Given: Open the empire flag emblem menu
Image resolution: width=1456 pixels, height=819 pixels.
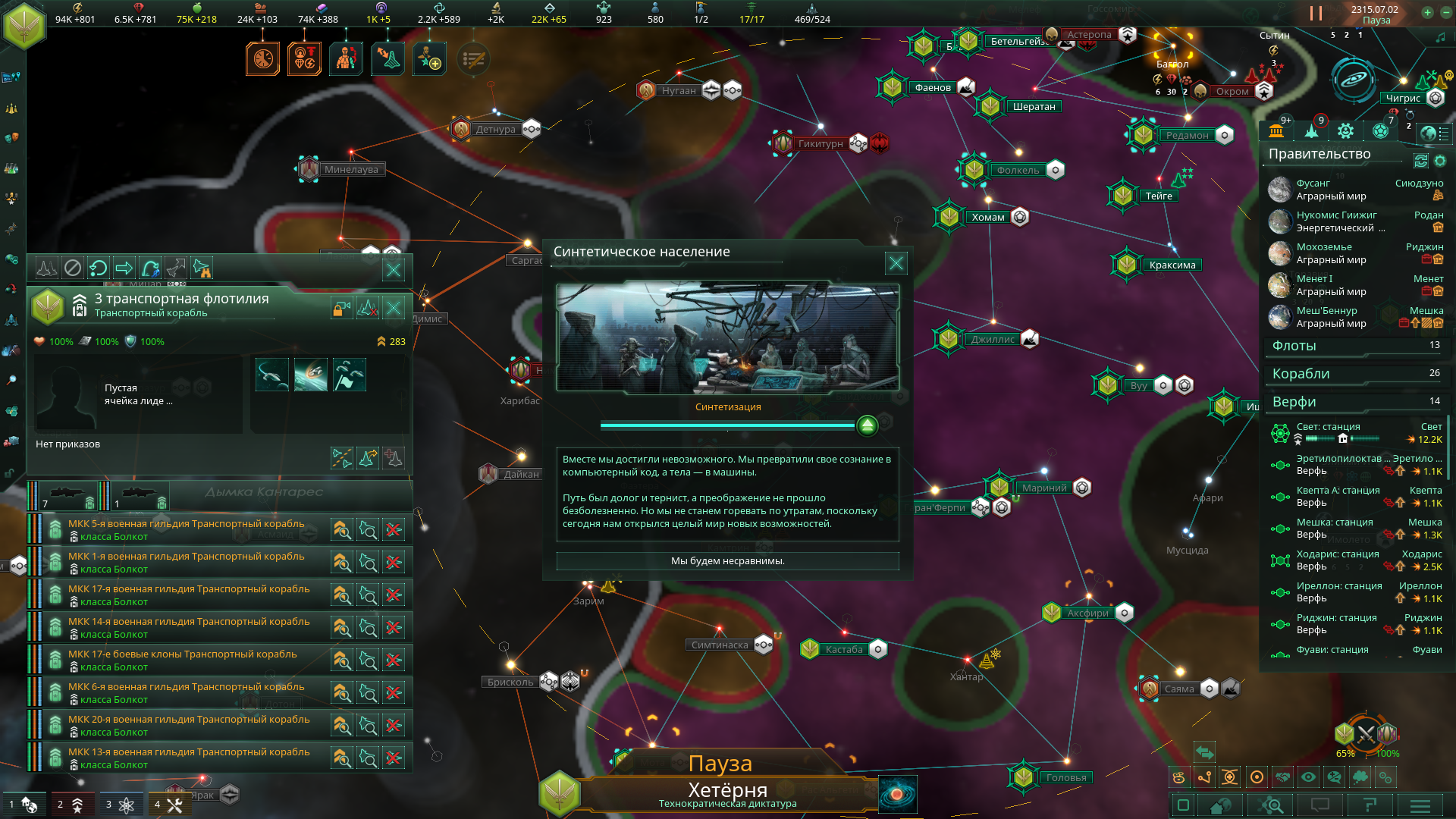Looking at the screenshot, I should (x=24, y=26).
